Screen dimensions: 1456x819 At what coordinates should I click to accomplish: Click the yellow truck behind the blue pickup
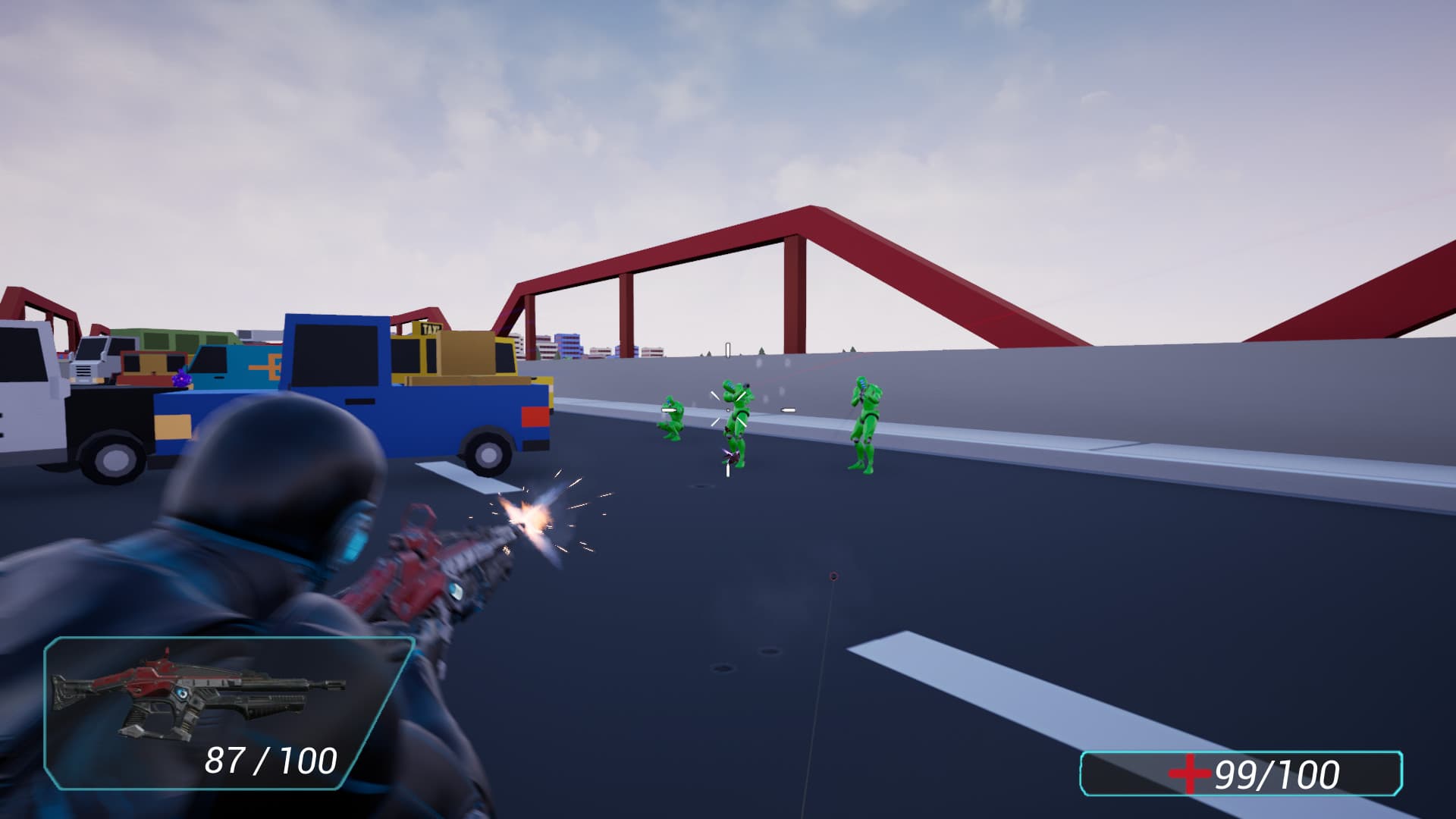[455, 356]
